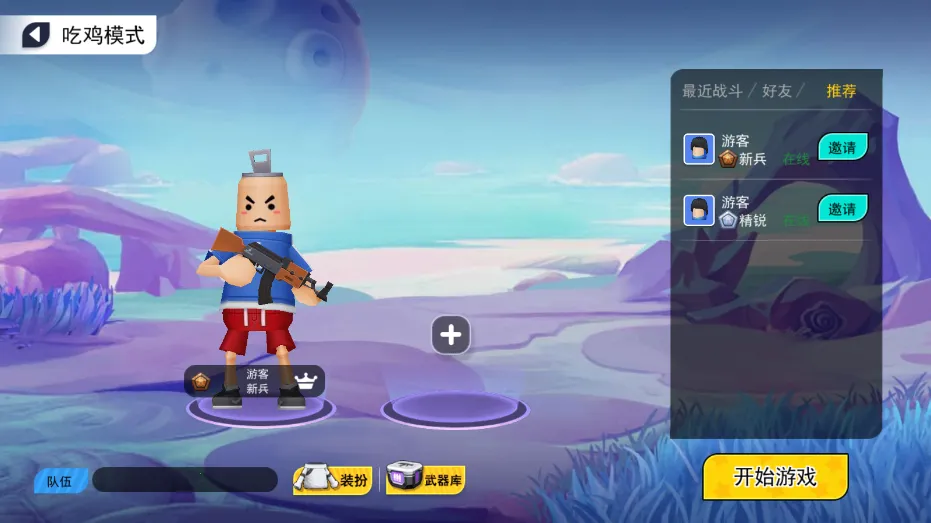
Task: View the 精锐 guest's avatar profile
Action: click(699, 210)
